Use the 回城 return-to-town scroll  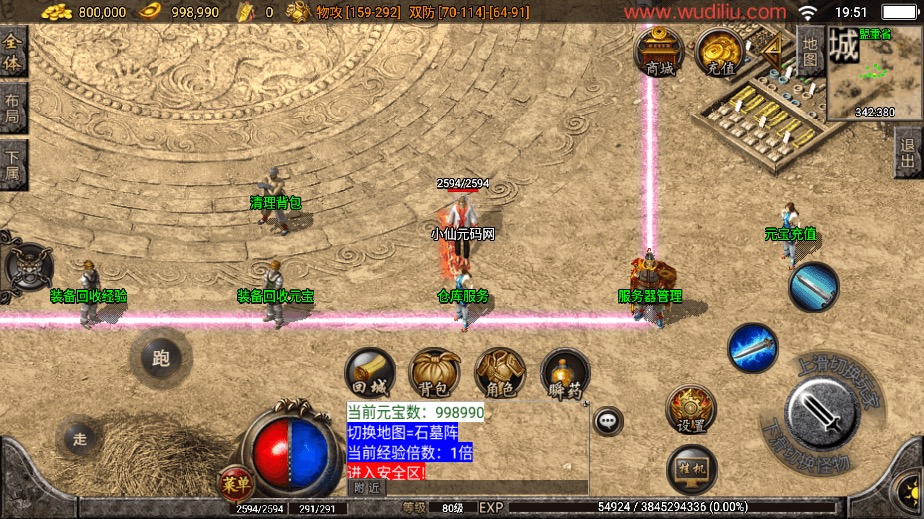coord(370,373)
